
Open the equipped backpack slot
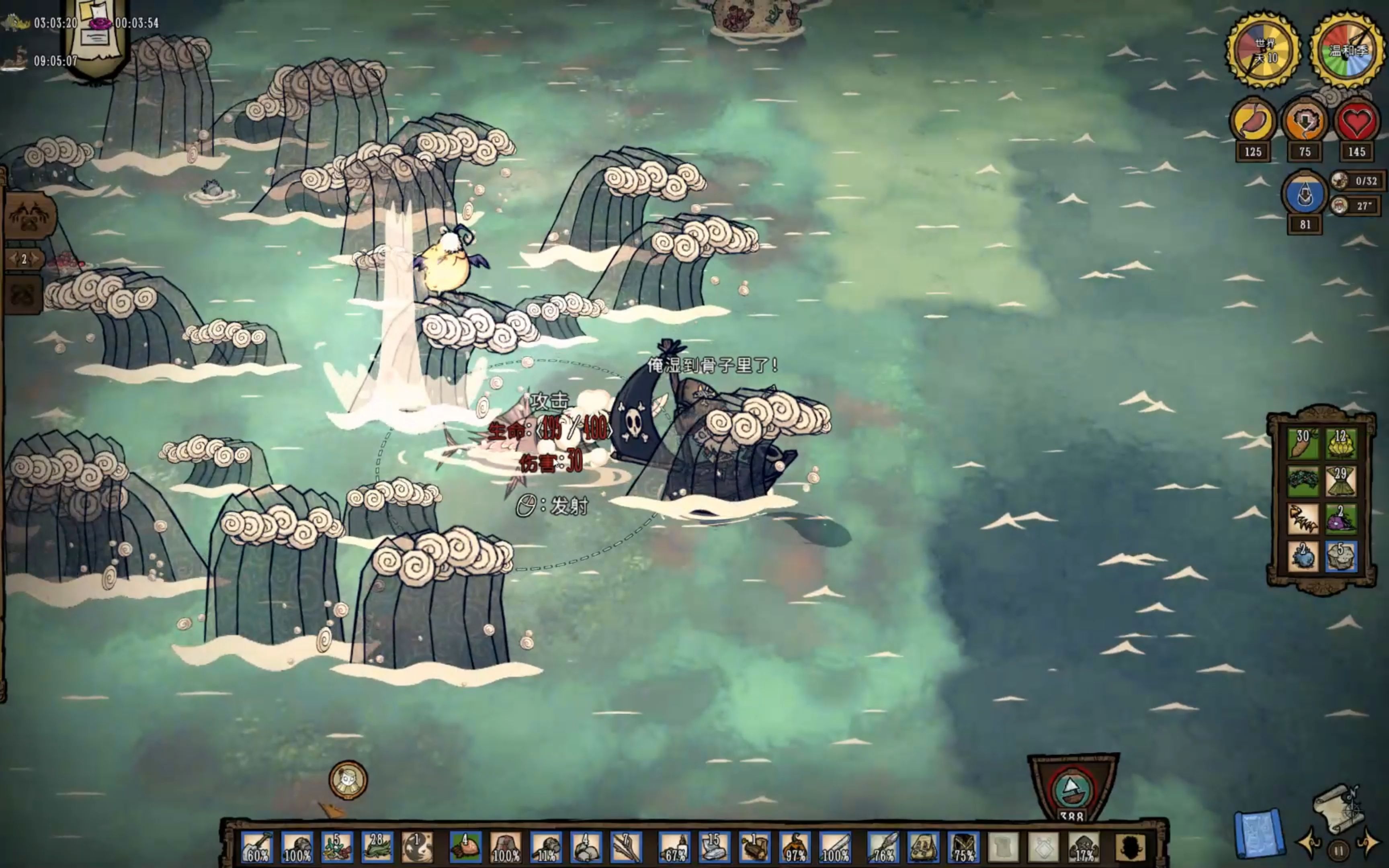(x=923, y=847)
